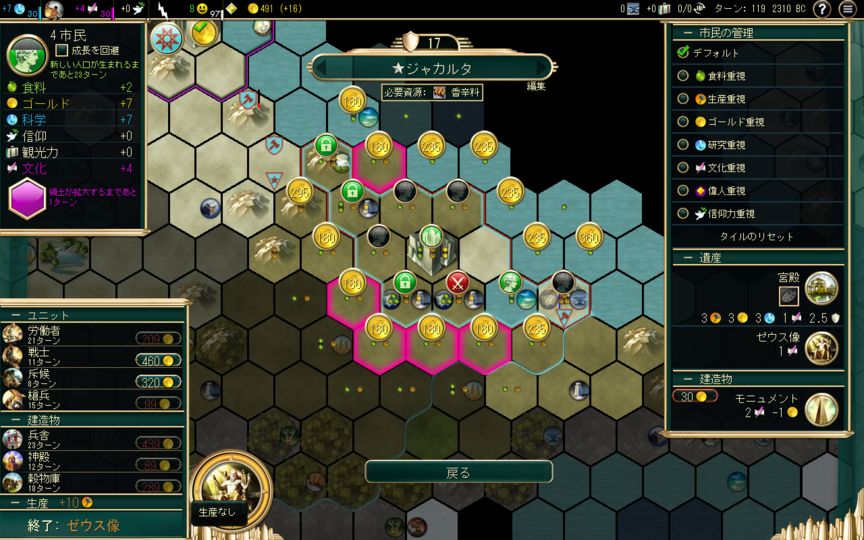
Task: Buy the 戦士 for 460 gold
Action: pos(159,360)
